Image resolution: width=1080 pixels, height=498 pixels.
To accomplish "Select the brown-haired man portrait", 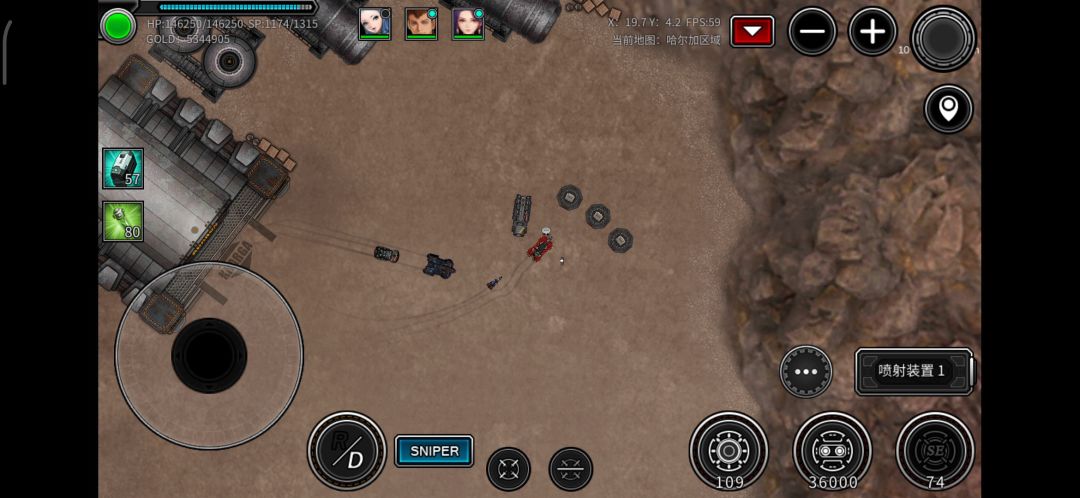I will click(x=421, y=23).
